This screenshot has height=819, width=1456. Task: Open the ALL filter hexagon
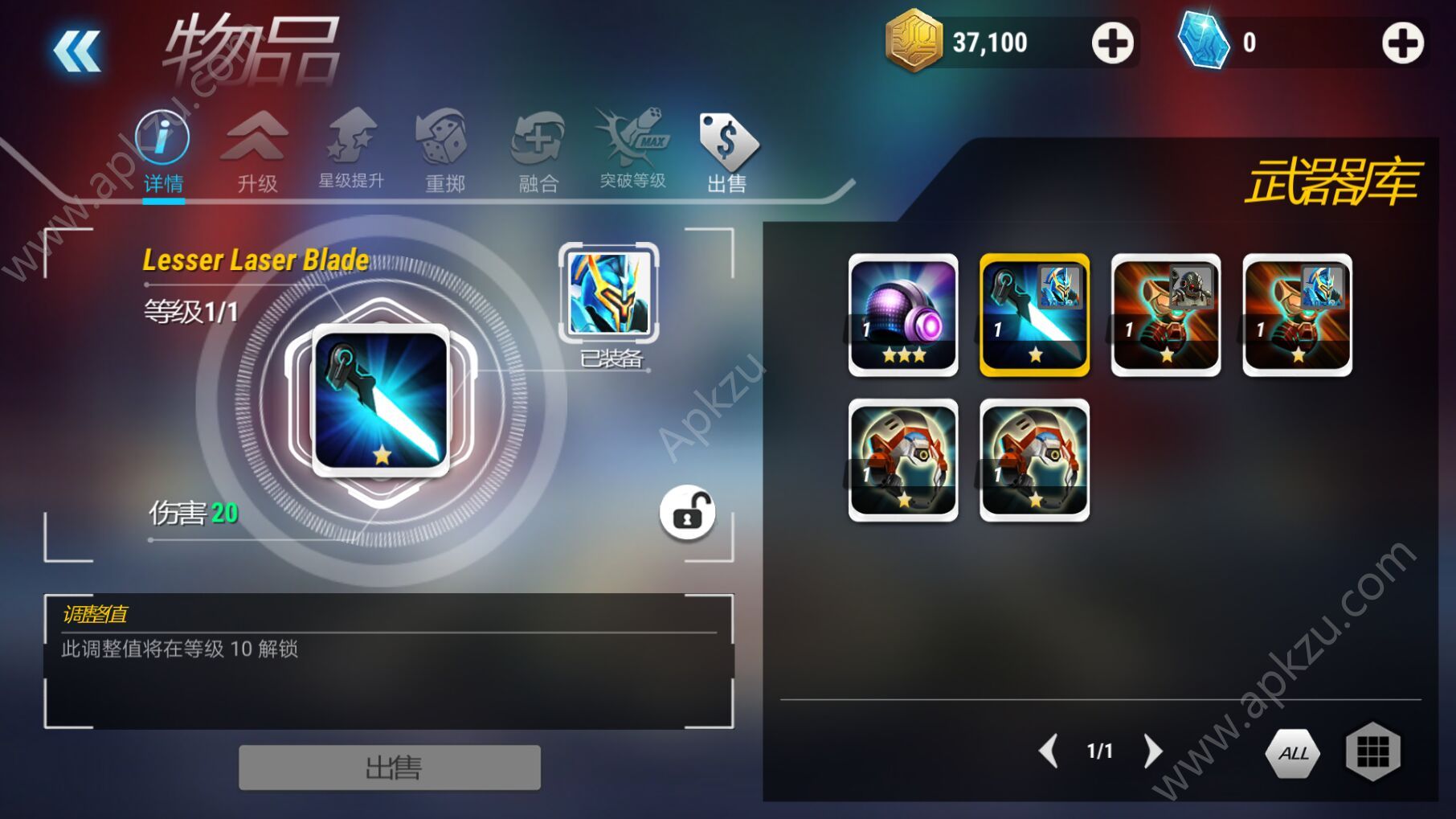click(1293, 753)
